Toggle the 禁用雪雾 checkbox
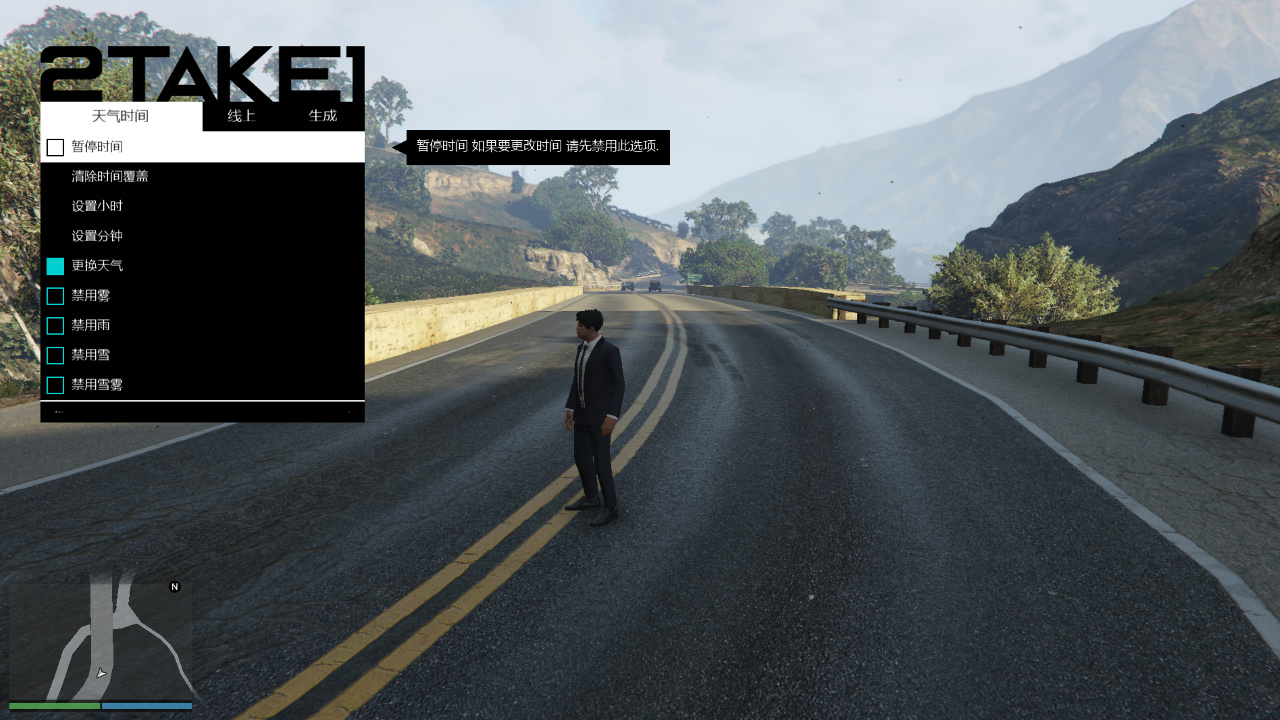Viewport: 1280px width, 720px height. point(55,385)
